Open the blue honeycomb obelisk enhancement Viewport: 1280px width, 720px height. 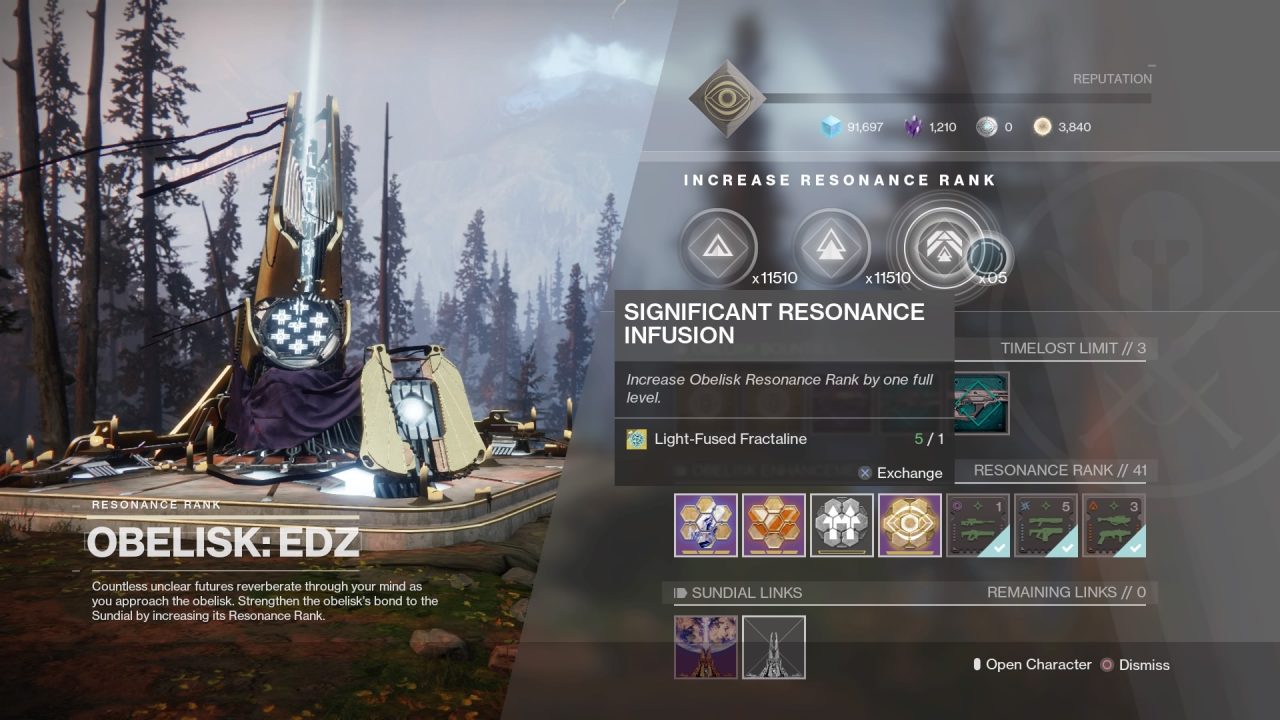click(706, 525)
